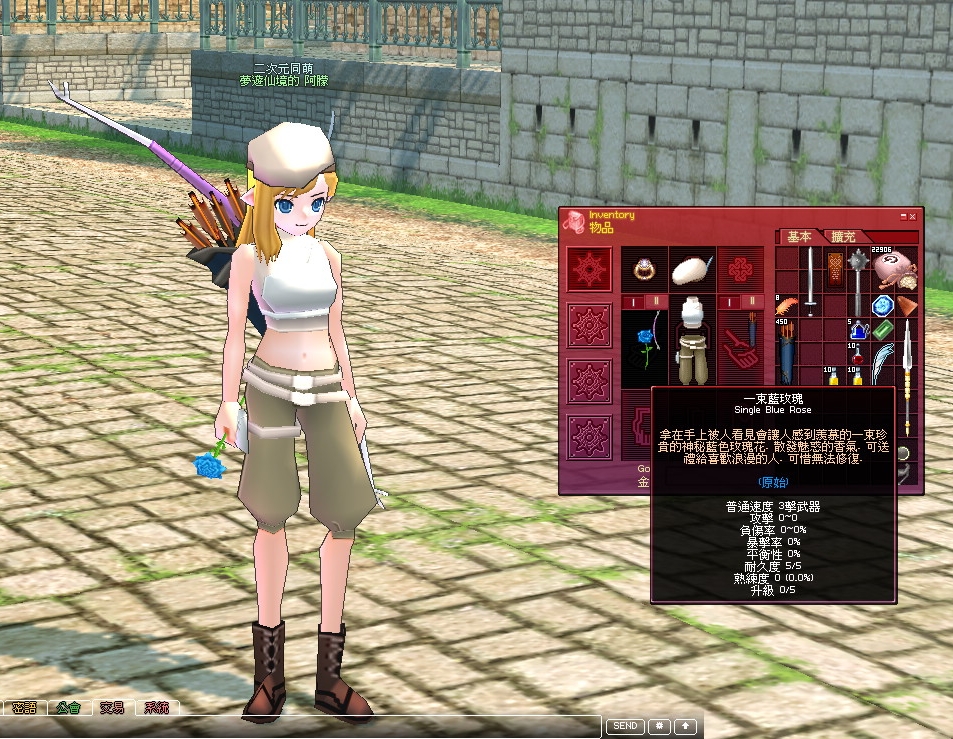Image resolution: width=953 pixels, height=739 pixels.
Task: Click the chat text input box
Action: pyautogui.click(x=300, y=727)
